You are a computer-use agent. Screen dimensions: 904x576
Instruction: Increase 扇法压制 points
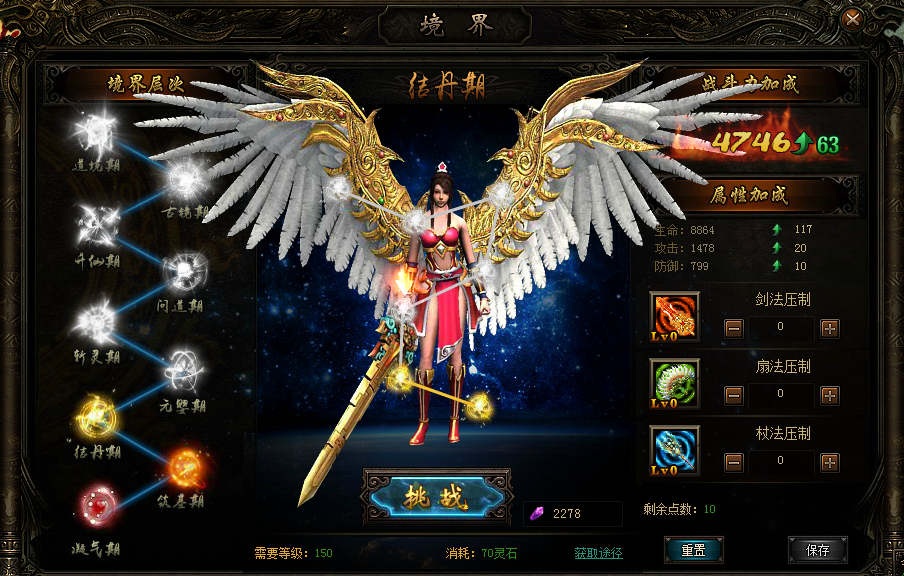(x=830, y=395)
